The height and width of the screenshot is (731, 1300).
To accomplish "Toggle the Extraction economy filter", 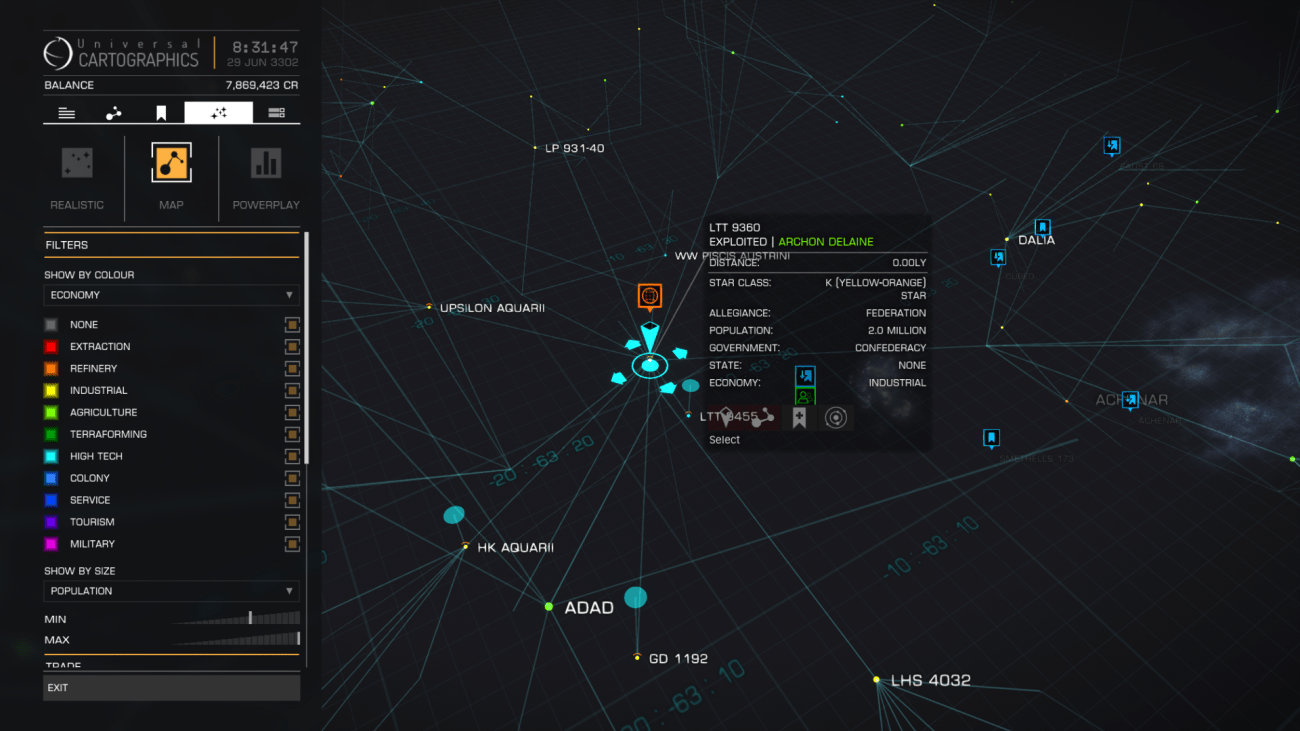I will click(x=291, y=346).
